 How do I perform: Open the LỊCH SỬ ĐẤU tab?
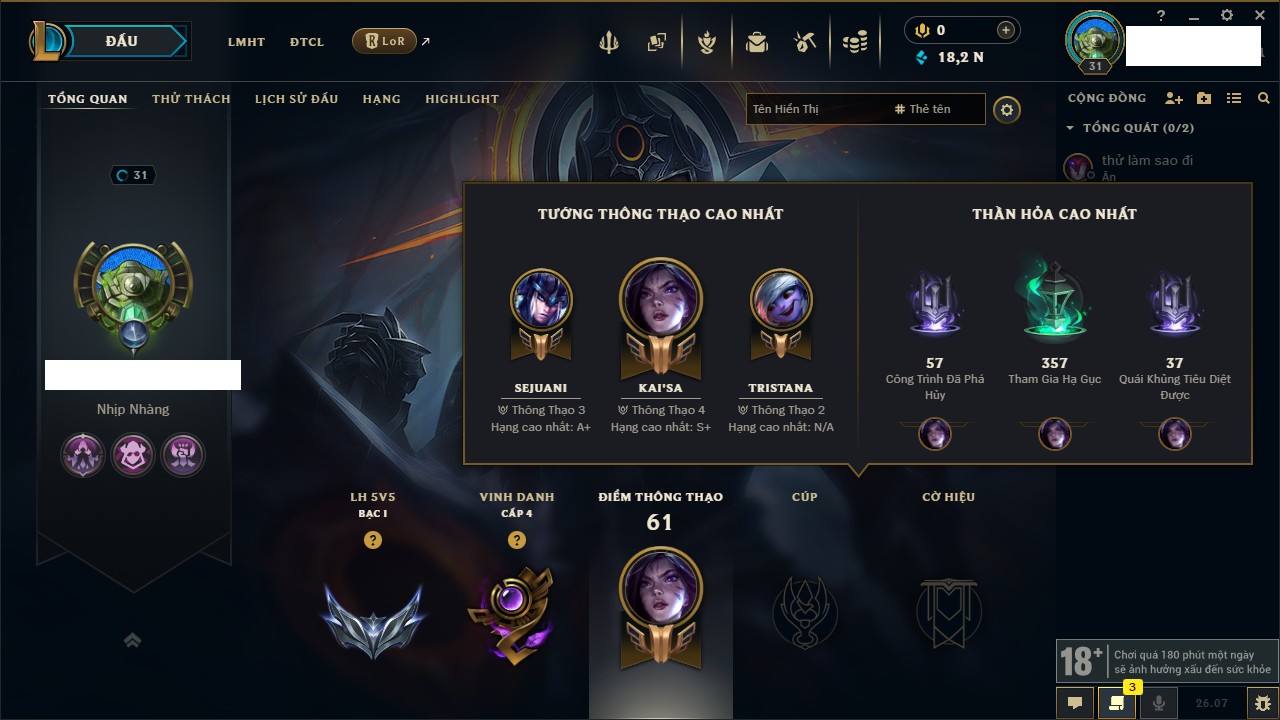pos(296,99)
